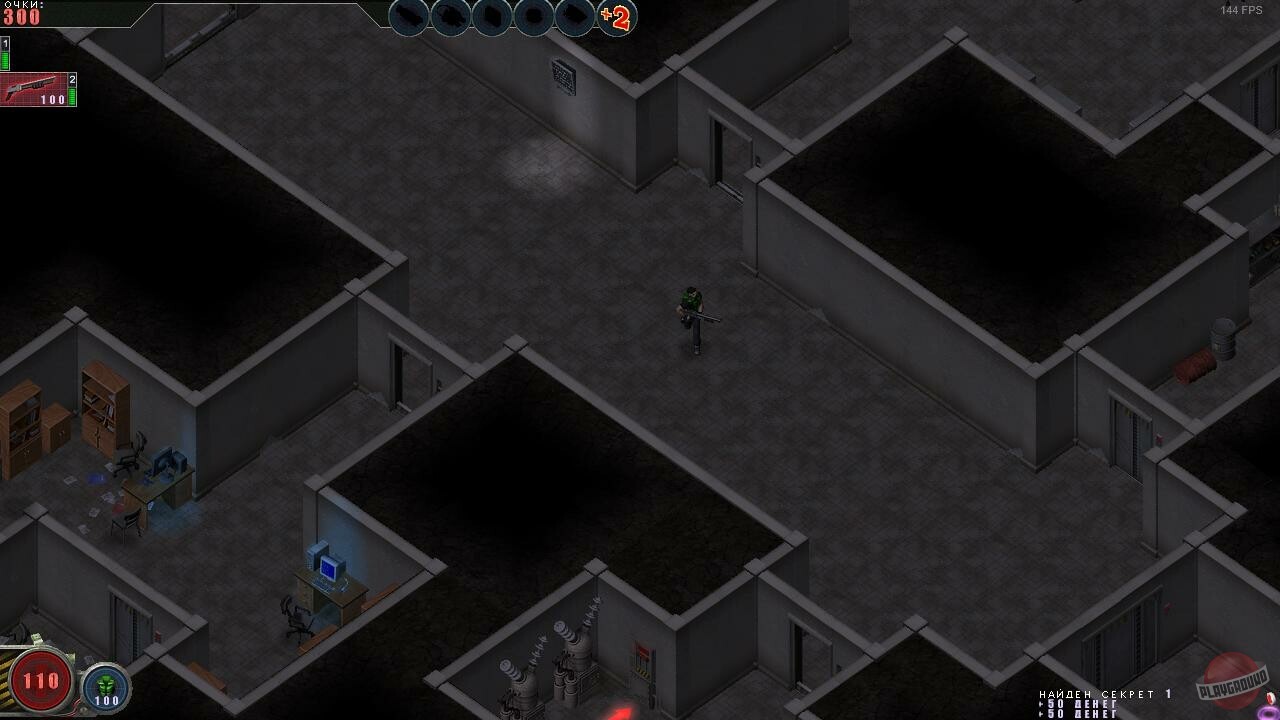Click the shotgun ammo count showing 100
Viewport: 1280px width, 720px height.
point(55,101)
